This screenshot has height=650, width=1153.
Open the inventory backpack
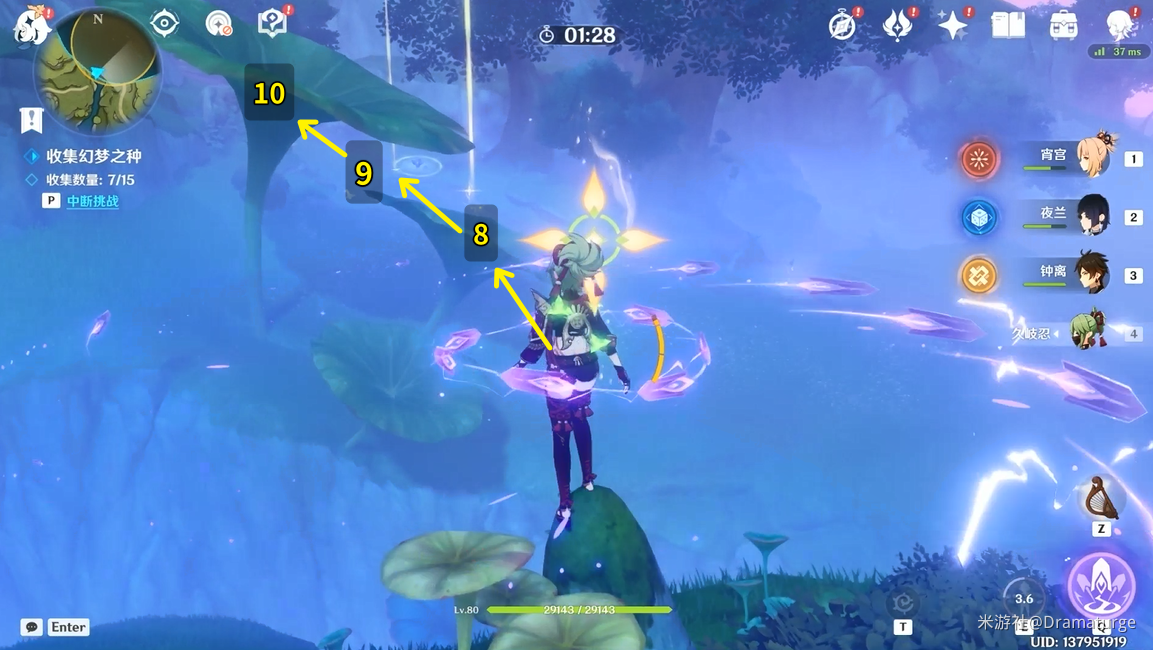[x=1063, y=25]
